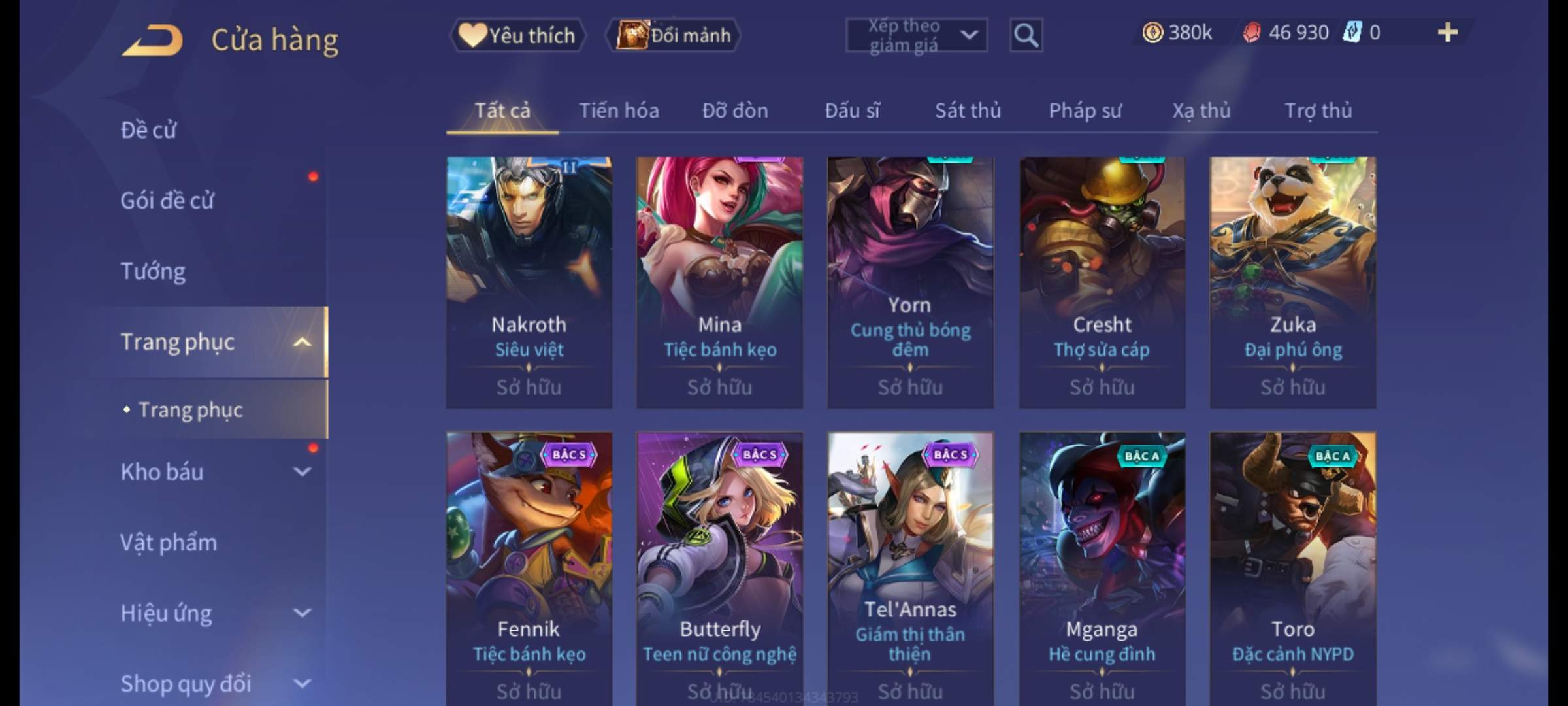View the Butterfly Teen nữ công nghệ skin
Viewport: 1568px width, 706px height.
[720, 562]
